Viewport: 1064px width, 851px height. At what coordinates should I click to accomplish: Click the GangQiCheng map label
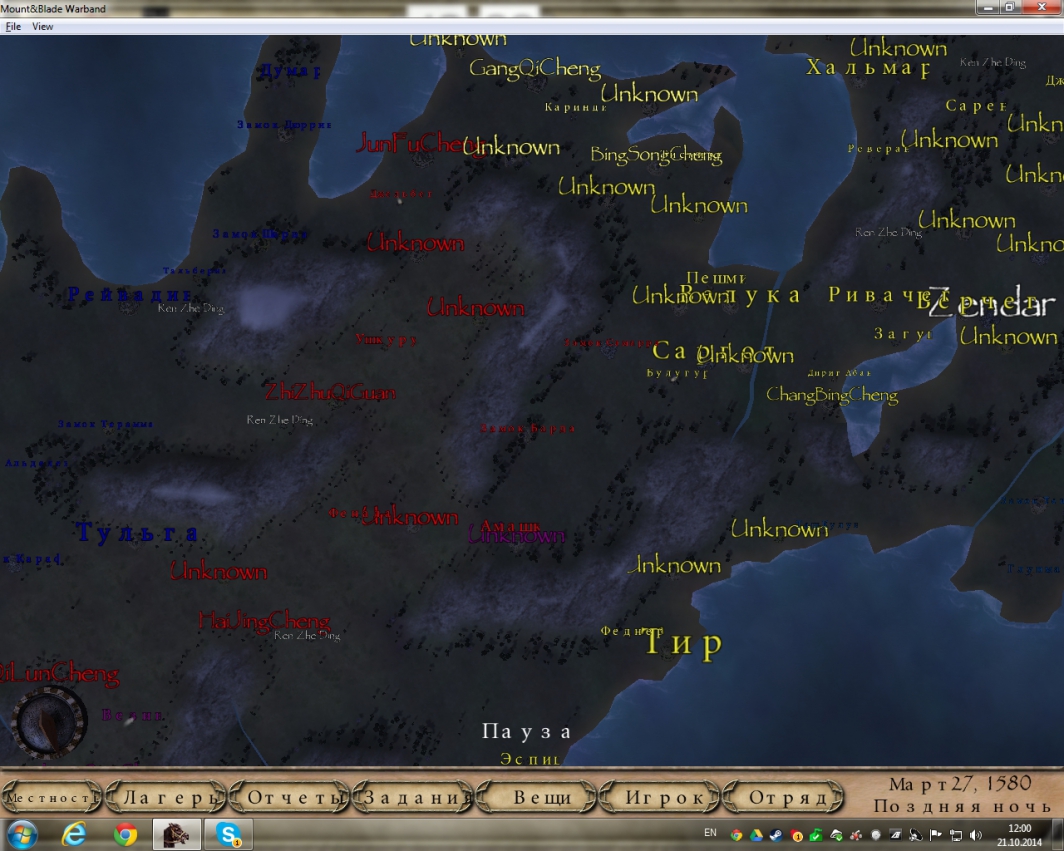[x=535, y=69]
